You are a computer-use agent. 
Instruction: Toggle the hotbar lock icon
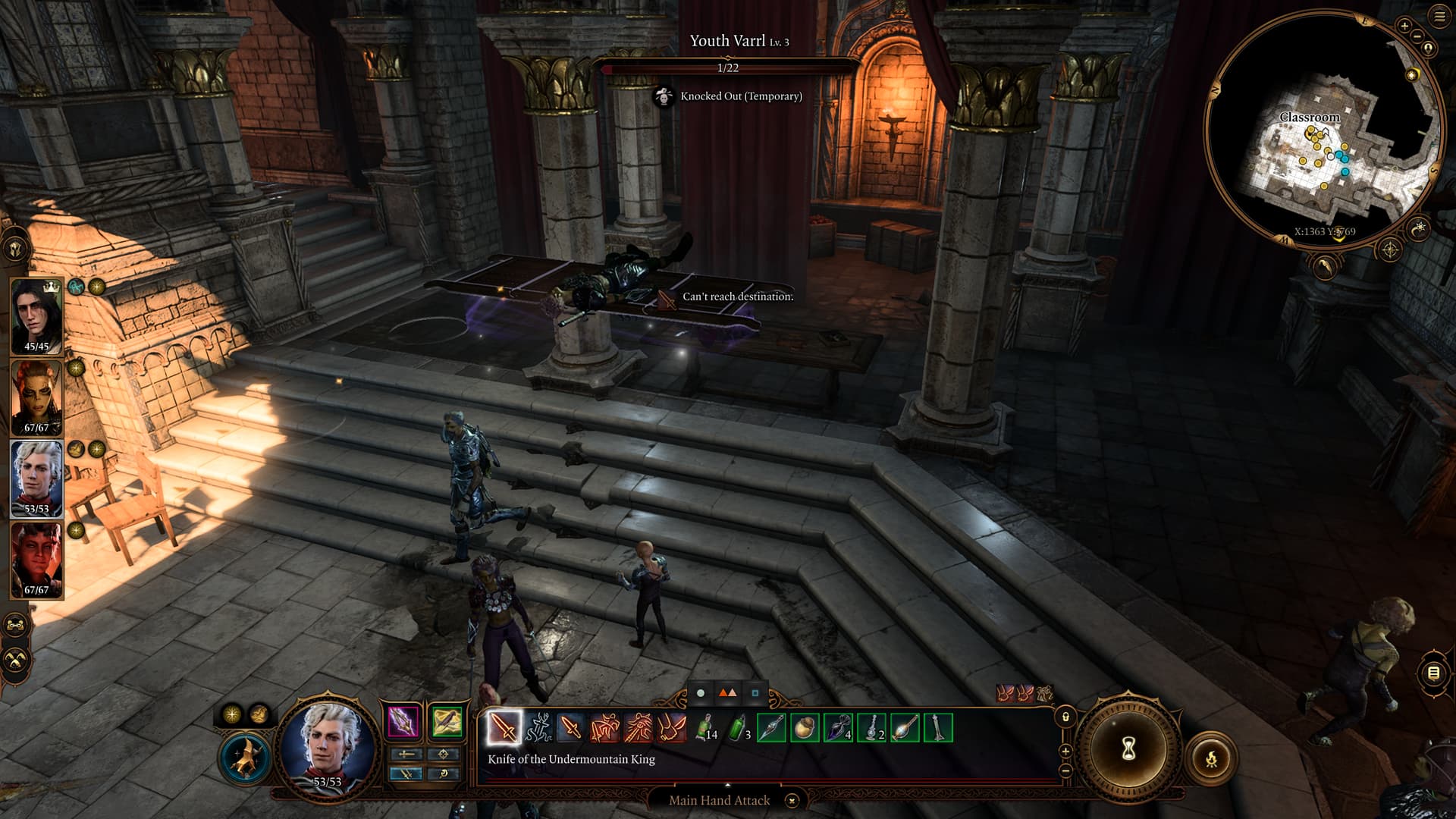click(x=1065, y=717)
